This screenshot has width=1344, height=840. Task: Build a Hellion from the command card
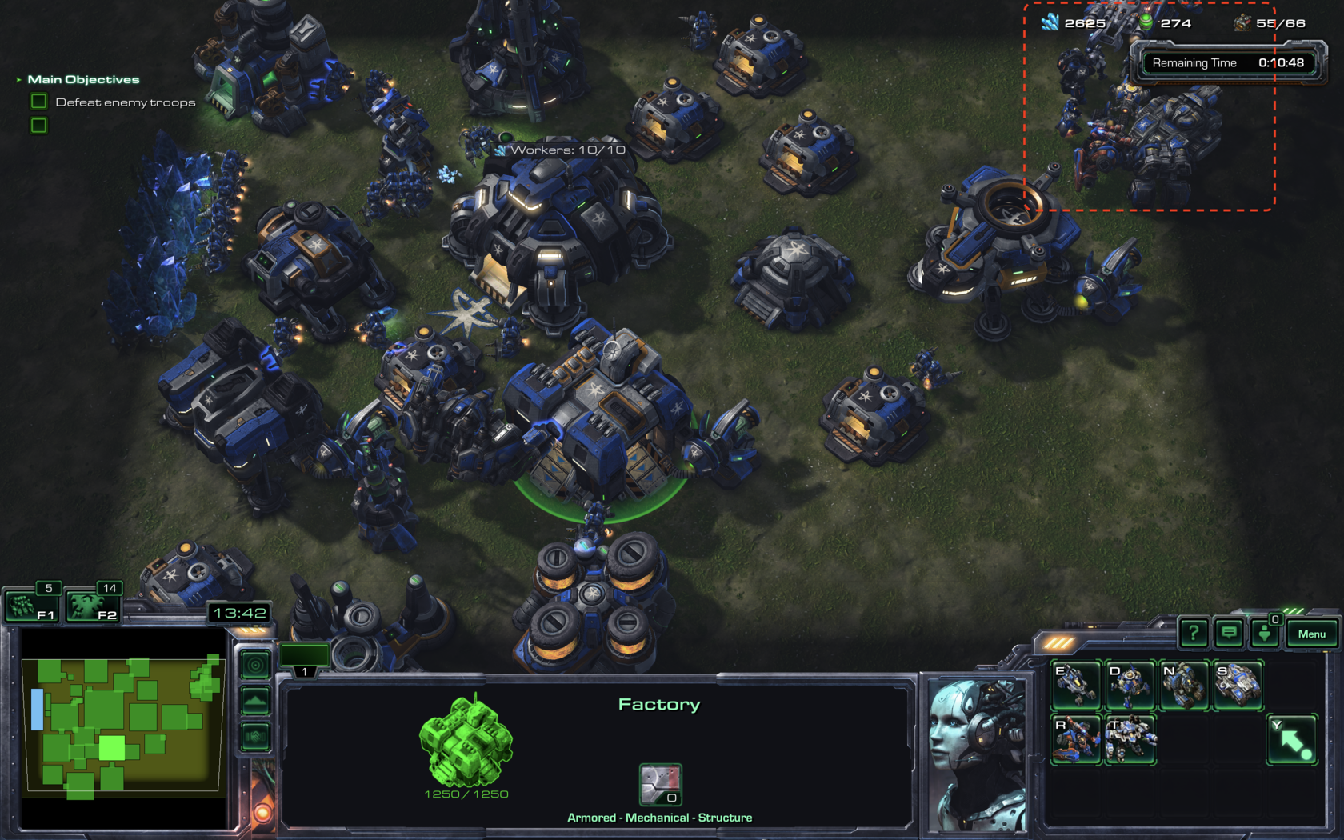click(x=1077, y=685)
